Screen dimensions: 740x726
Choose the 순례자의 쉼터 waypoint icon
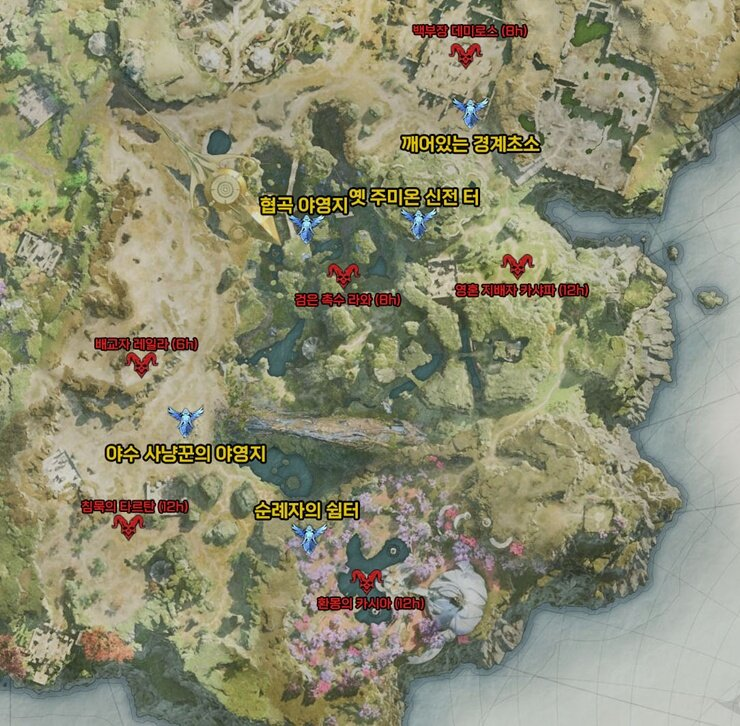pyautogui.click(x=309, y=539)
